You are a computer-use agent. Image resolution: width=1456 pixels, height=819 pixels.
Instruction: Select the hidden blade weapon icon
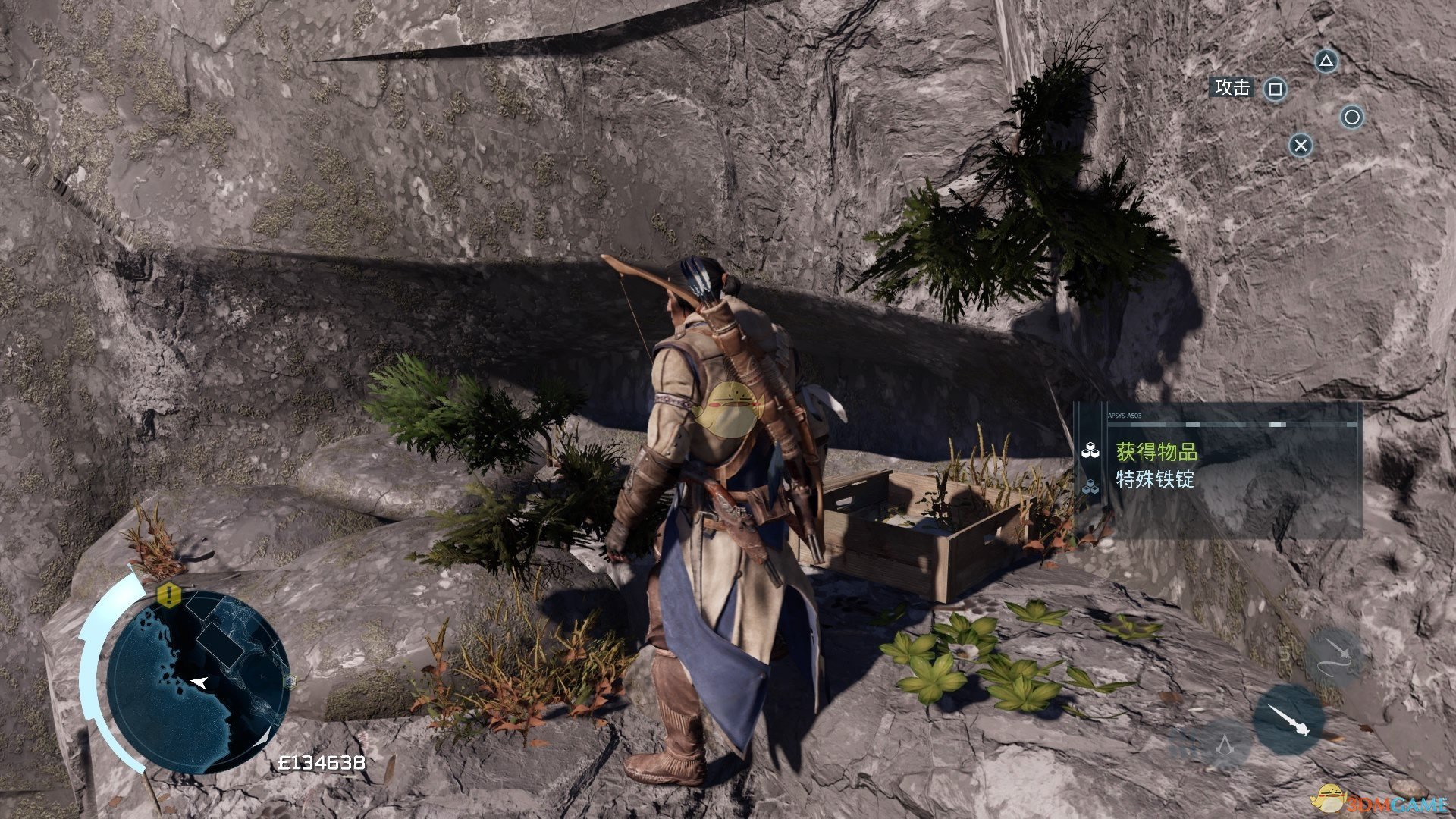[1288, 720]
